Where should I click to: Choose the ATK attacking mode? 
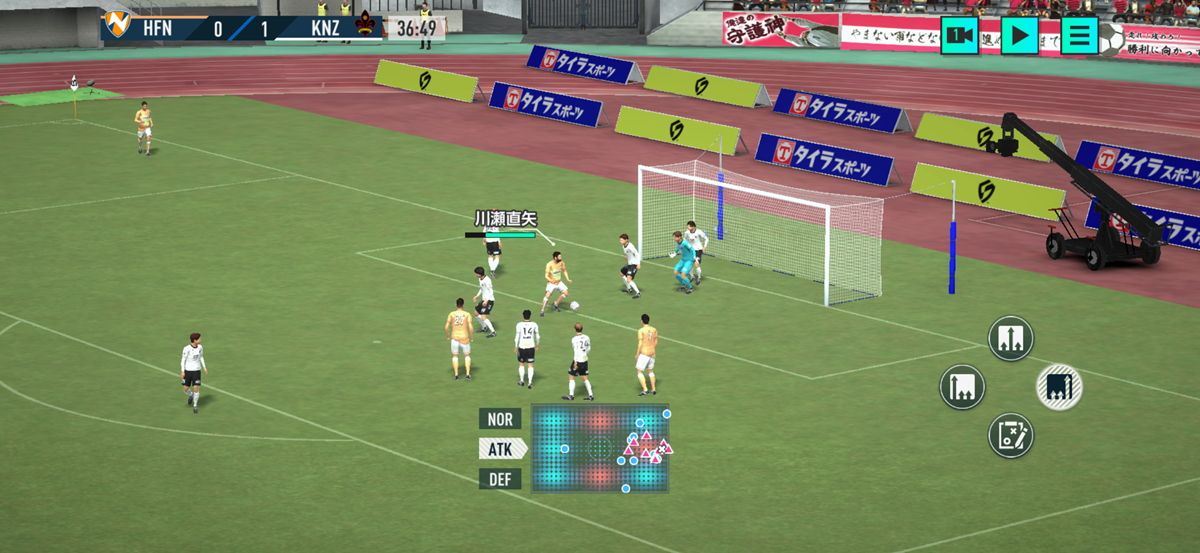tap(501, 449)
